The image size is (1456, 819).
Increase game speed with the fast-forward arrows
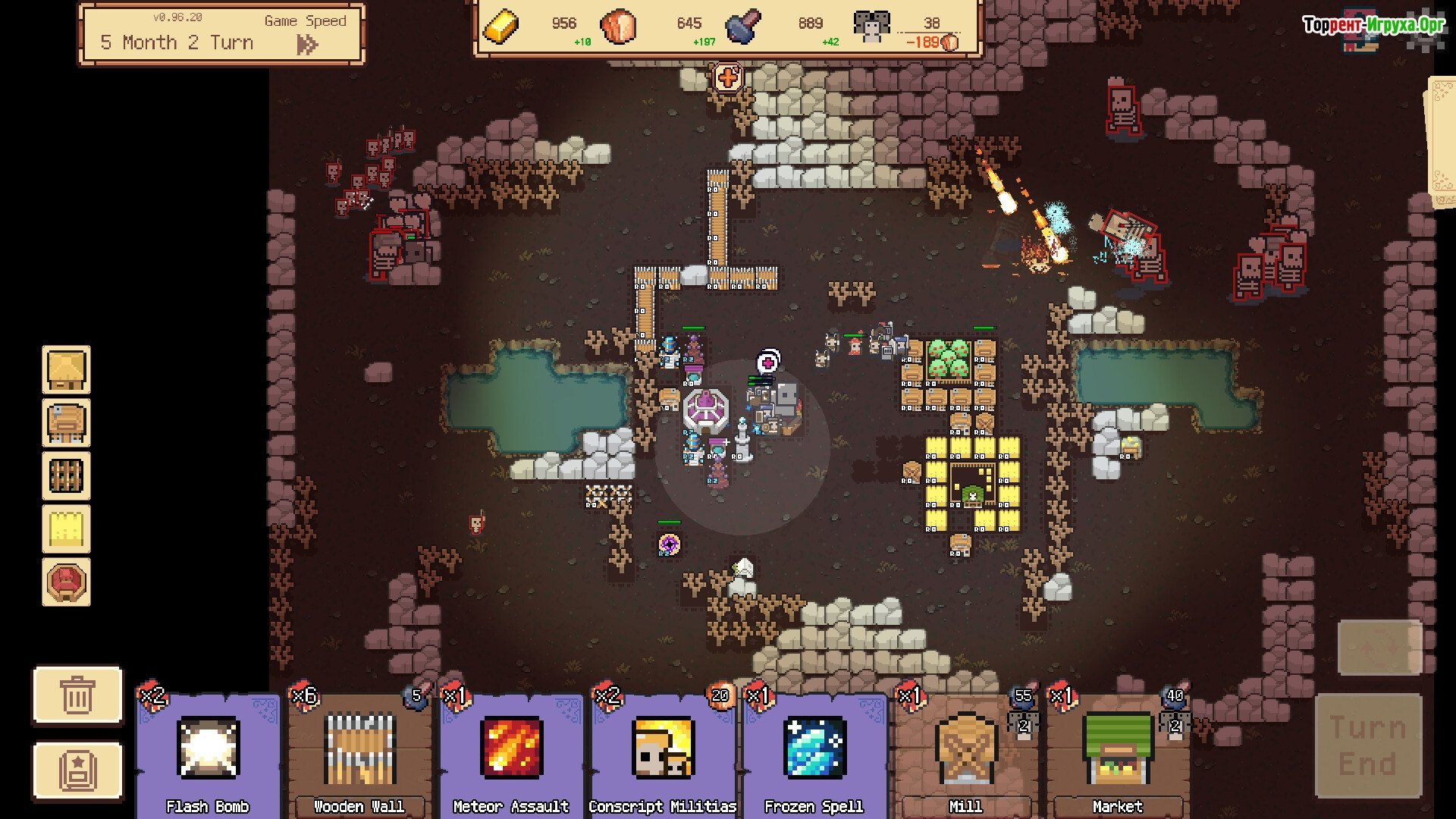point(307,45)
